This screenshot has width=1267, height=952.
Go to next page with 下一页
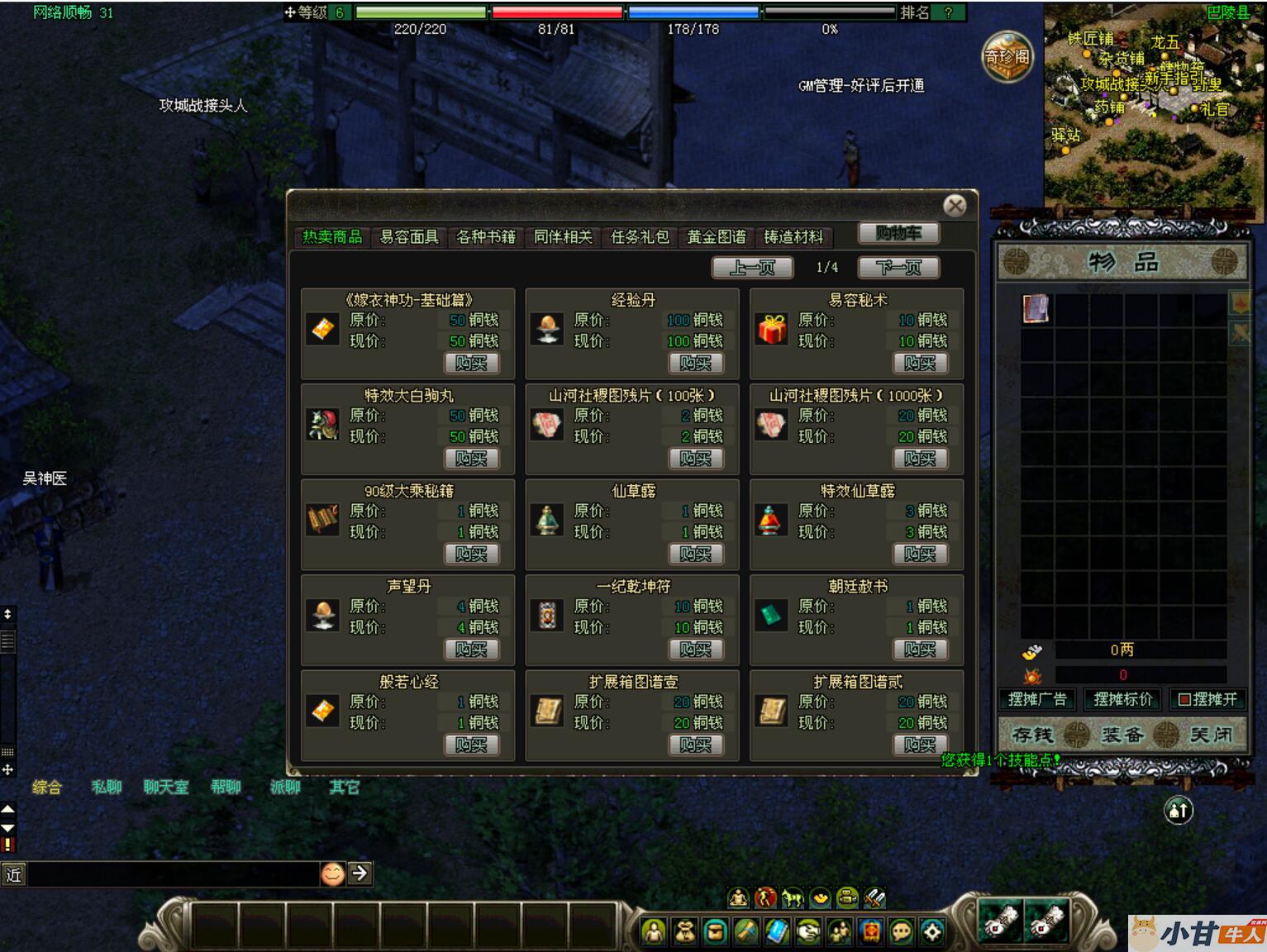(x=898, y=267)
